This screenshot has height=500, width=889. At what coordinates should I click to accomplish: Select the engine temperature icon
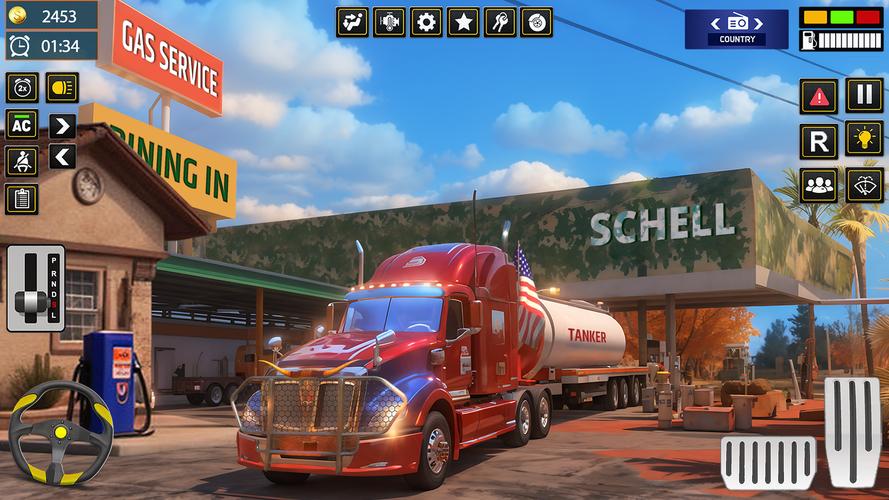click(389, 22)
